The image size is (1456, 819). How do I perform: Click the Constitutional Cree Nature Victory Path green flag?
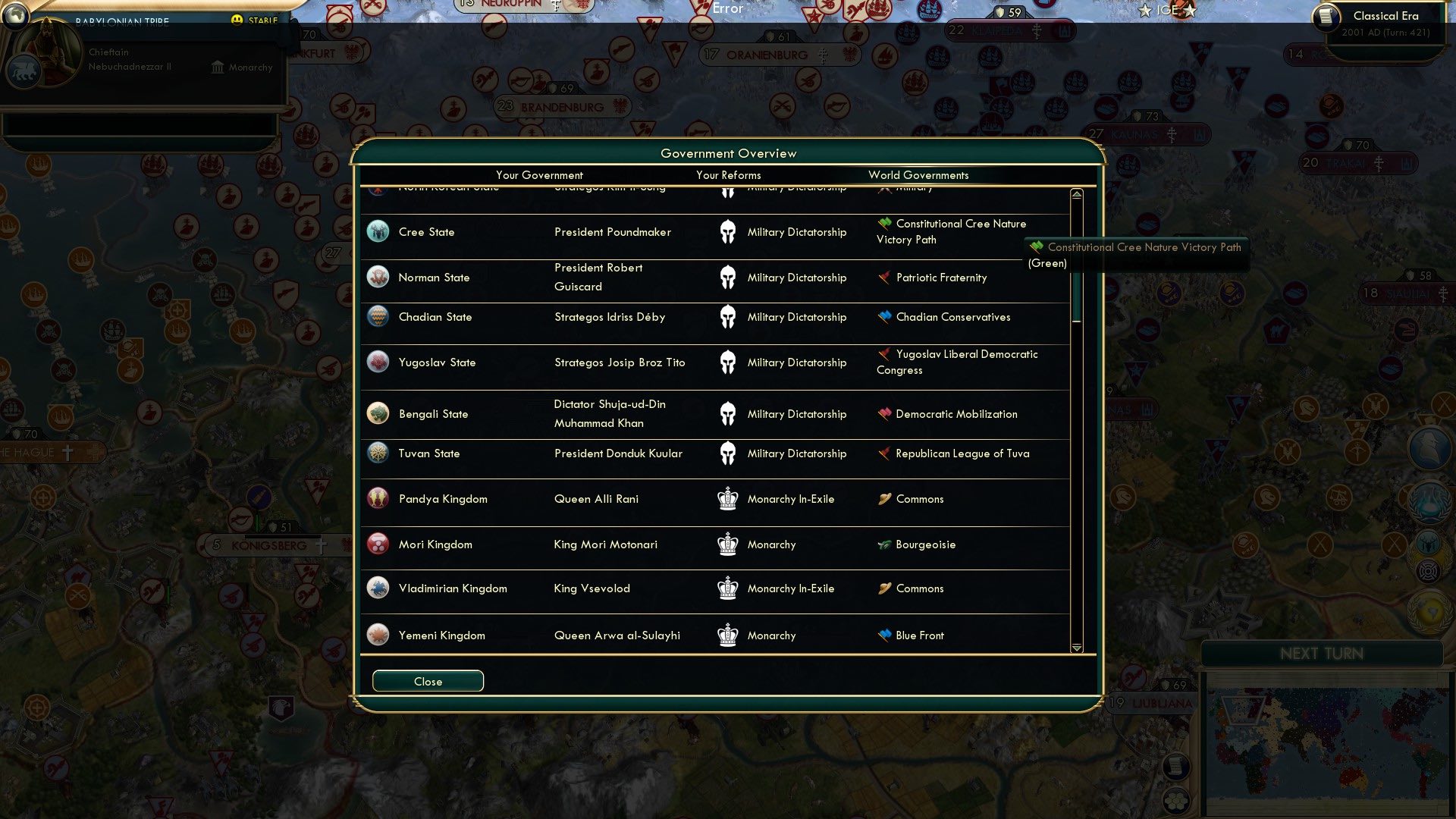(884, 223)
